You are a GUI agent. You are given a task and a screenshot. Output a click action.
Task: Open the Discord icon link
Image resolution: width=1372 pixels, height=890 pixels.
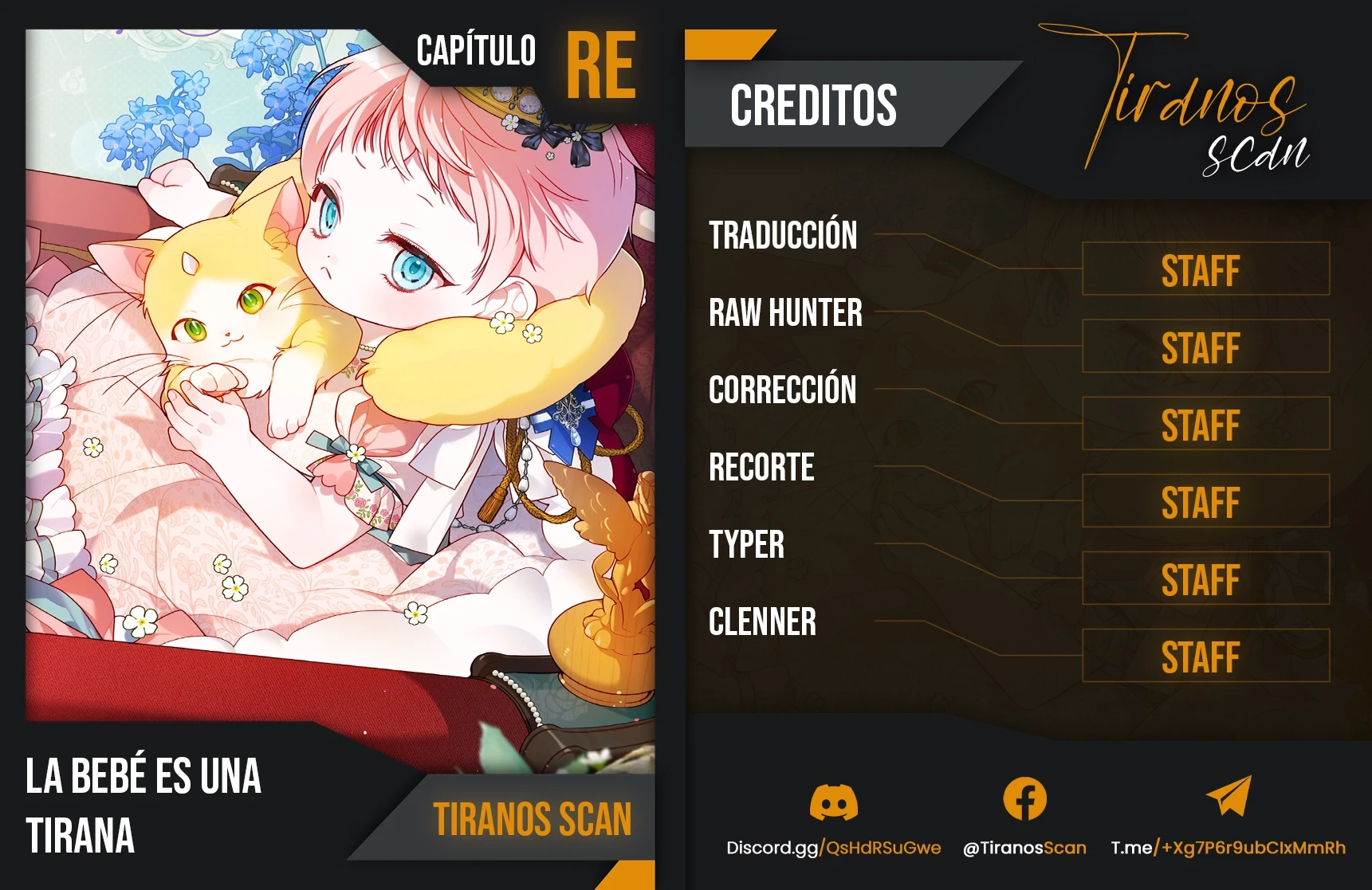(x=833, y=802)
